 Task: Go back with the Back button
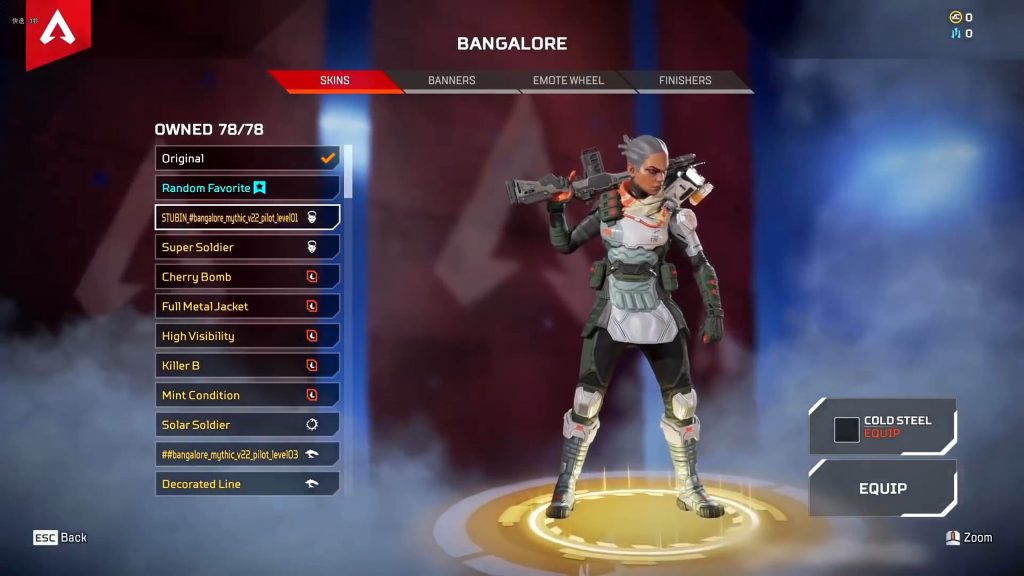(x=60, y=538)
